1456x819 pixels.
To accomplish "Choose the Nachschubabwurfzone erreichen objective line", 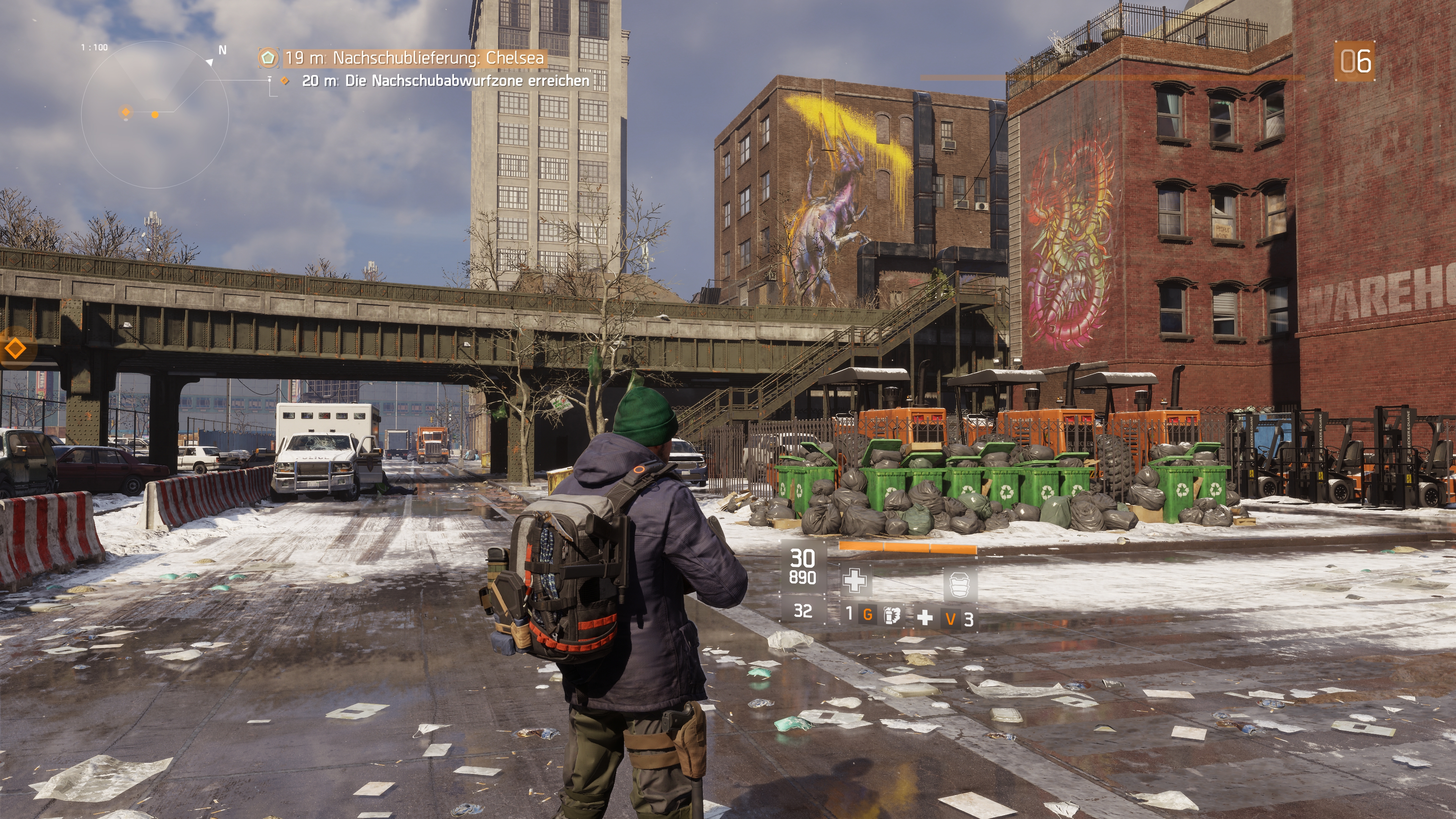I will point(446,81).
